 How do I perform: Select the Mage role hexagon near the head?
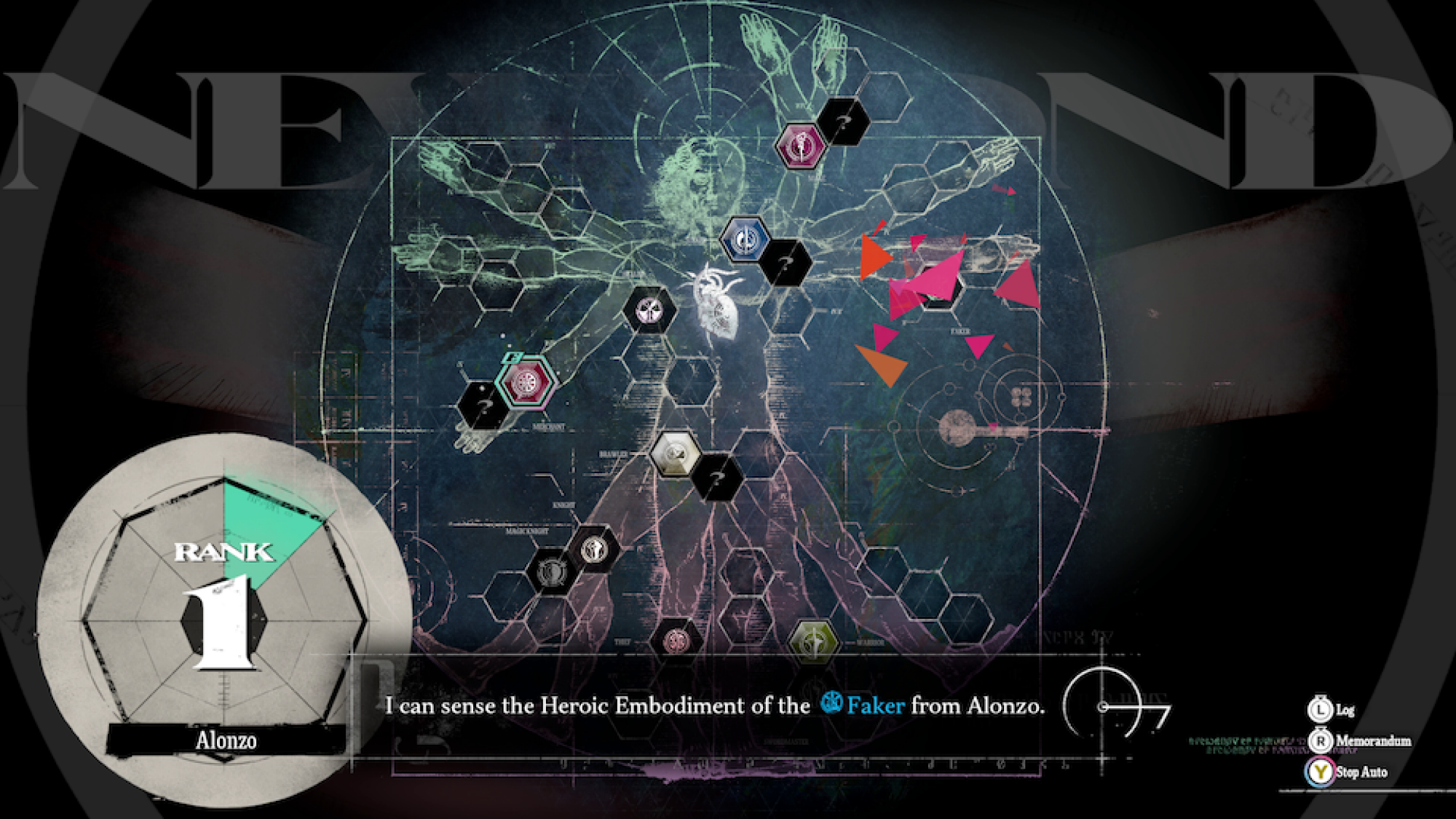coord(800,145)
